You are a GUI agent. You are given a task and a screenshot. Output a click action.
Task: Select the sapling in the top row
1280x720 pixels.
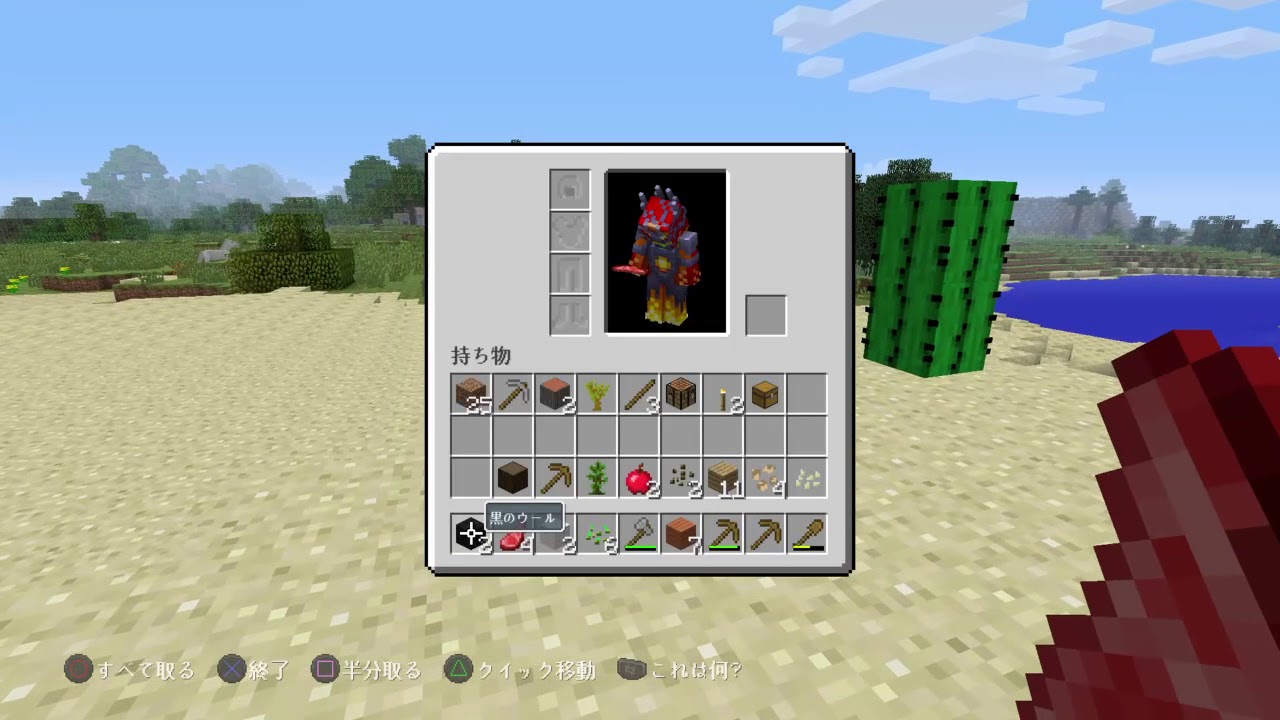point(595,395)
